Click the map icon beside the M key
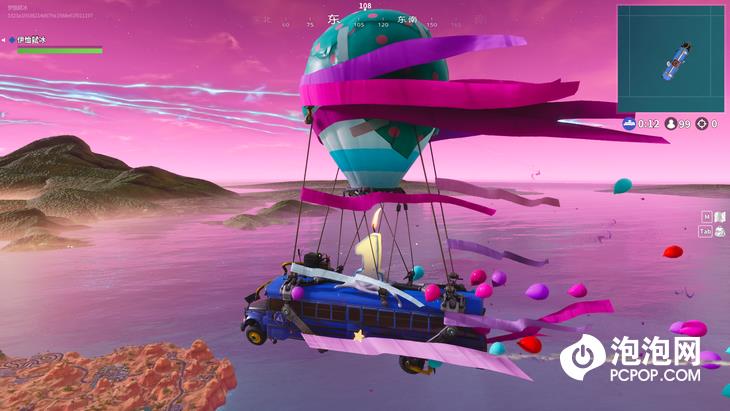Viewport: 730px width, 411px height. point(720,216)
